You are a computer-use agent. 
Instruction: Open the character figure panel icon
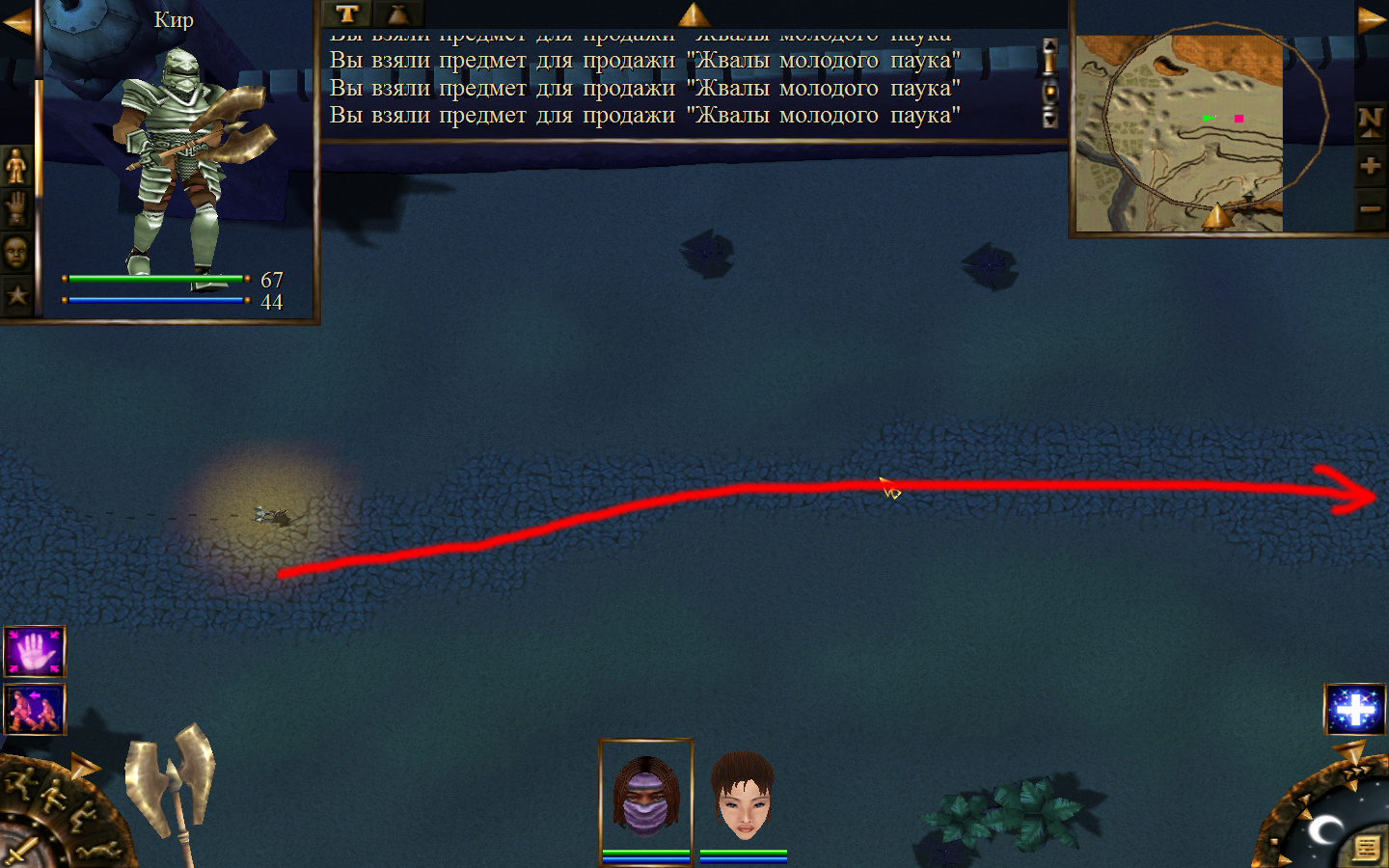(16, 167)
